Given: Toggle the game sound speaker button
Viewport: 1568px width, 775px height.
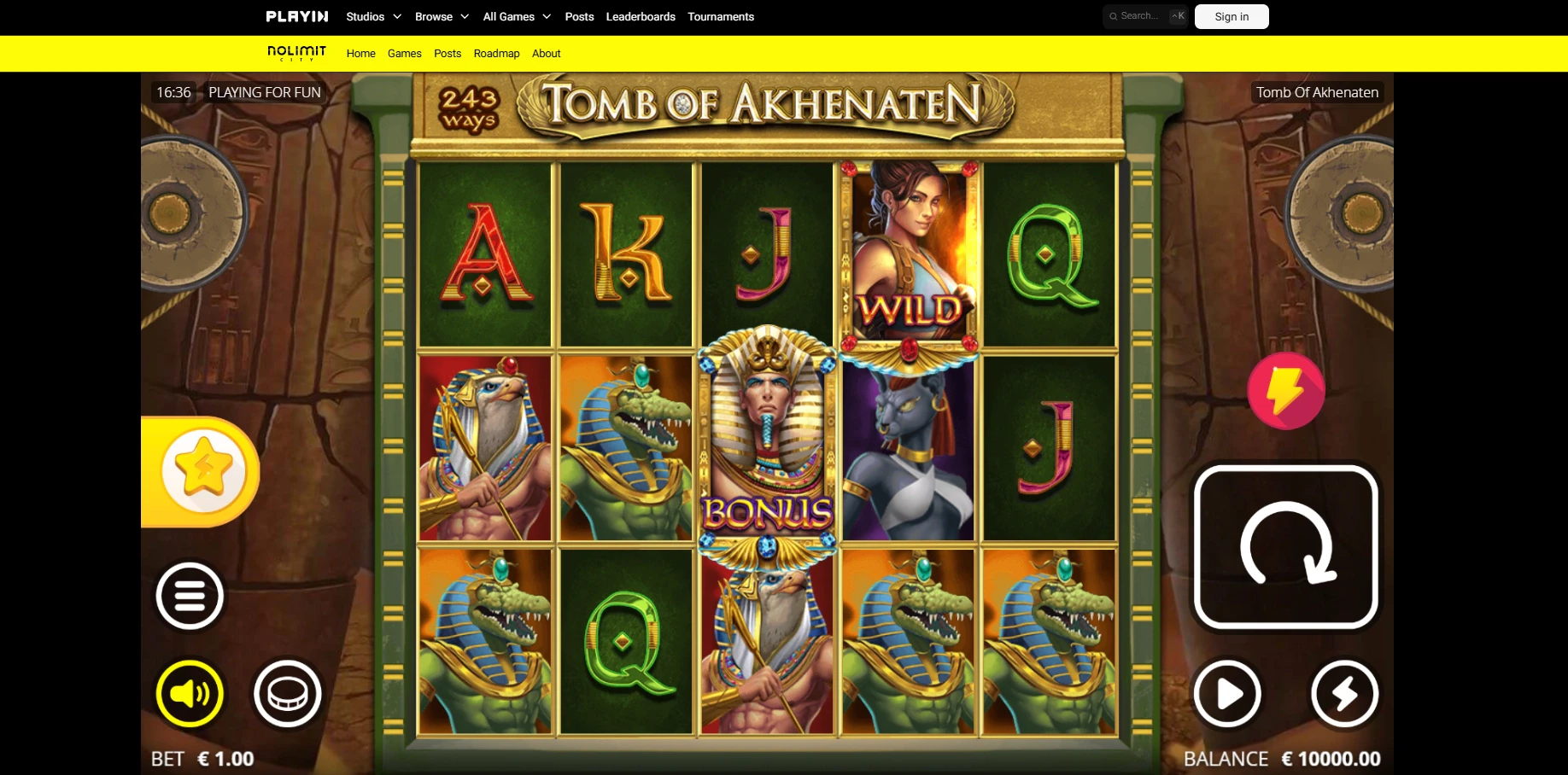Looking at the screenshot, I should pos(190,694).
